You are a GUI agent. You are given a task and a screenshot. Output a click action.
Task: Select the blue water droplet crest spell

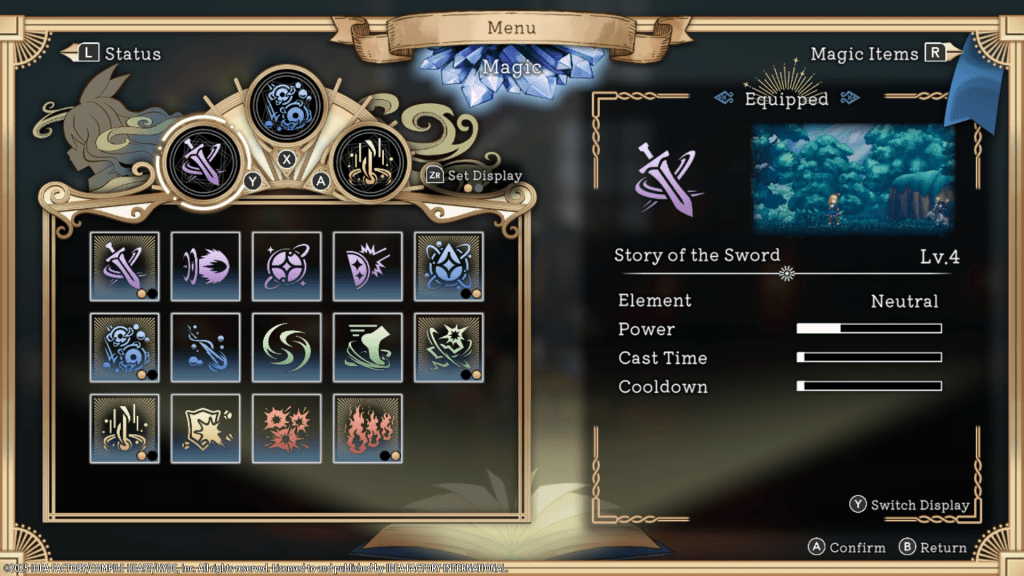pos(448,266)
